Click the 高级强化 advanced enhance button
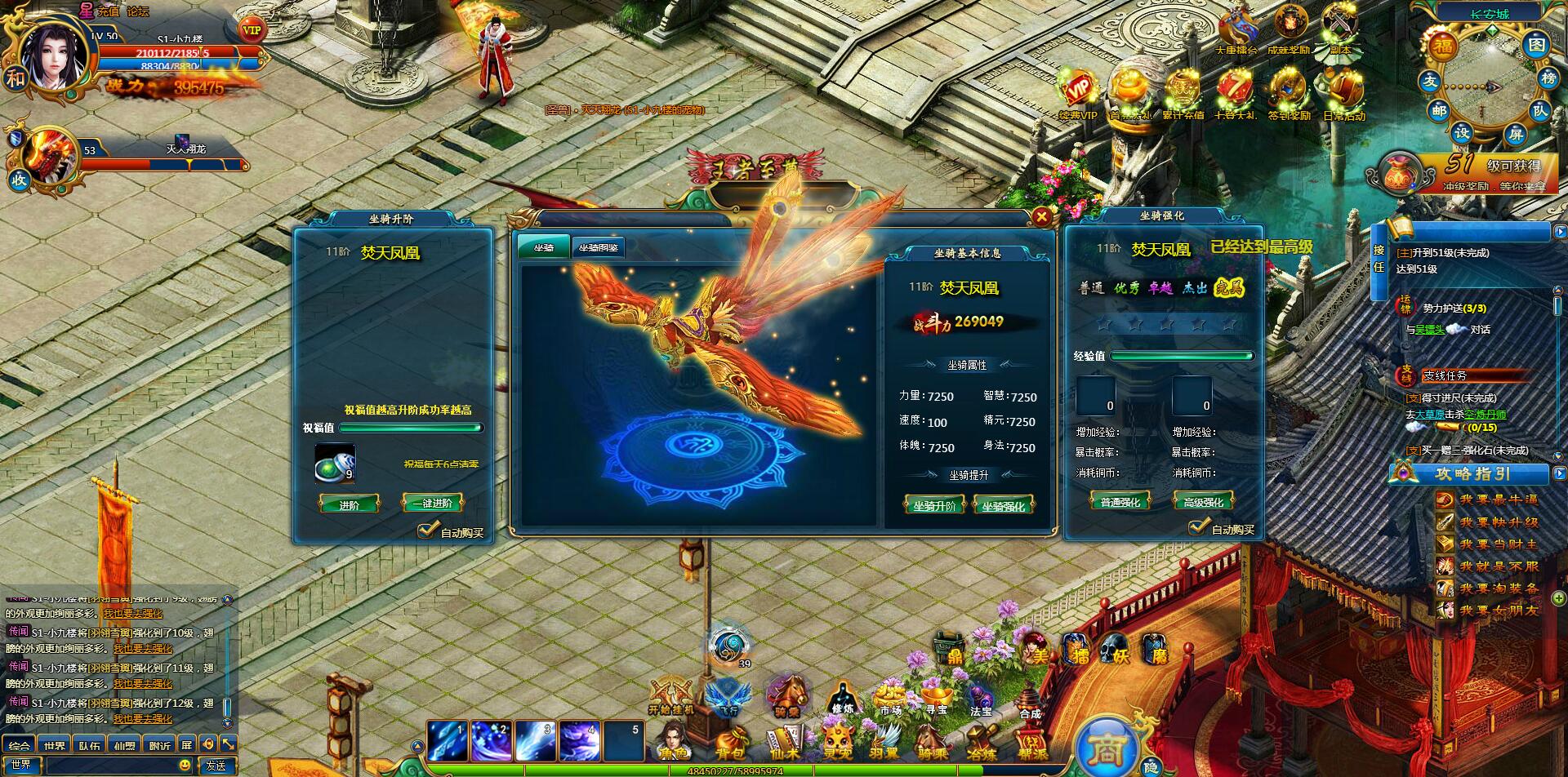Screen dimensions: 1568x777 1203,502
